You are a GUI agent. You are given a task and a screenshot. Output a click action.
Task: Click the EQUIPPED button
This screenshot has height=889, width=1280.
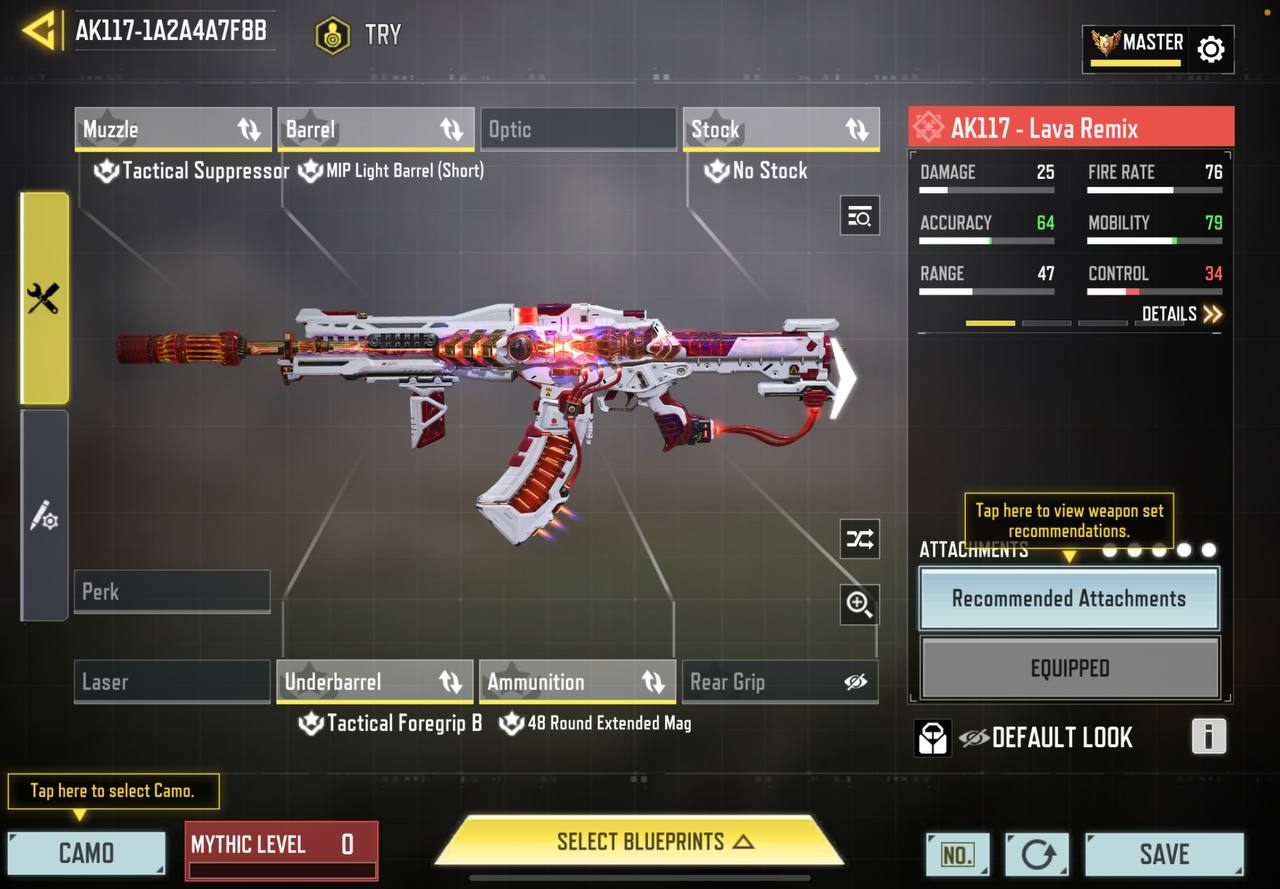1069,668
